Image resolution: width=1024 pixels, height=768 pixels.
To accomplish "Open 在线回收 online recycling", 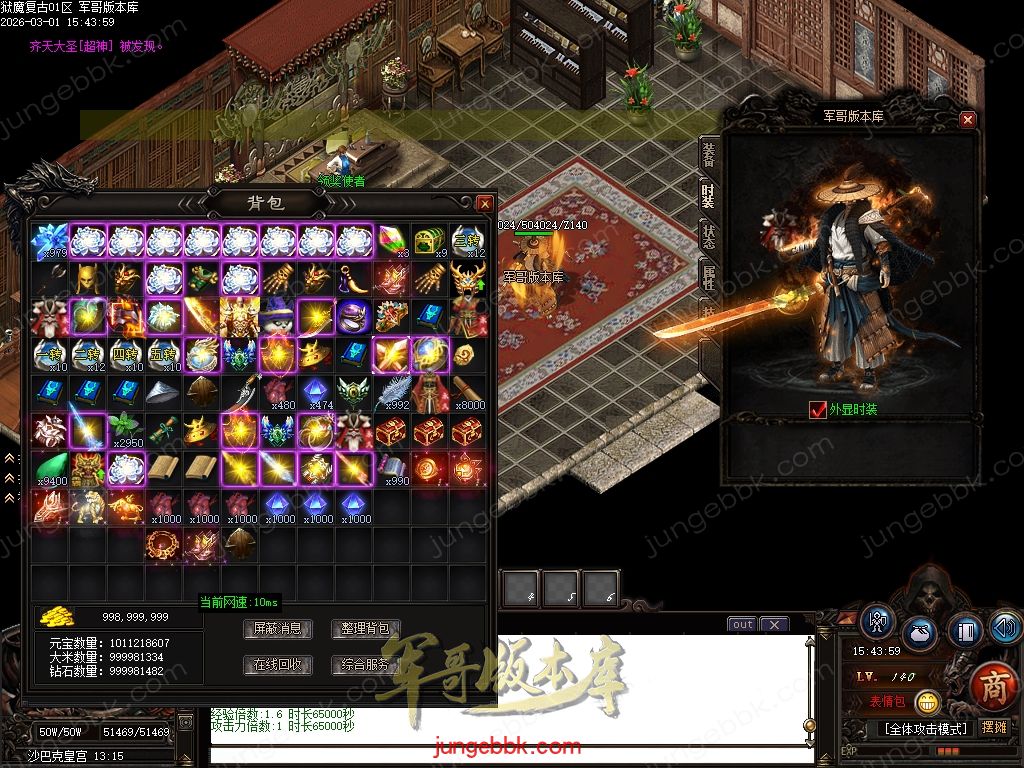I will tap(278, 665).
